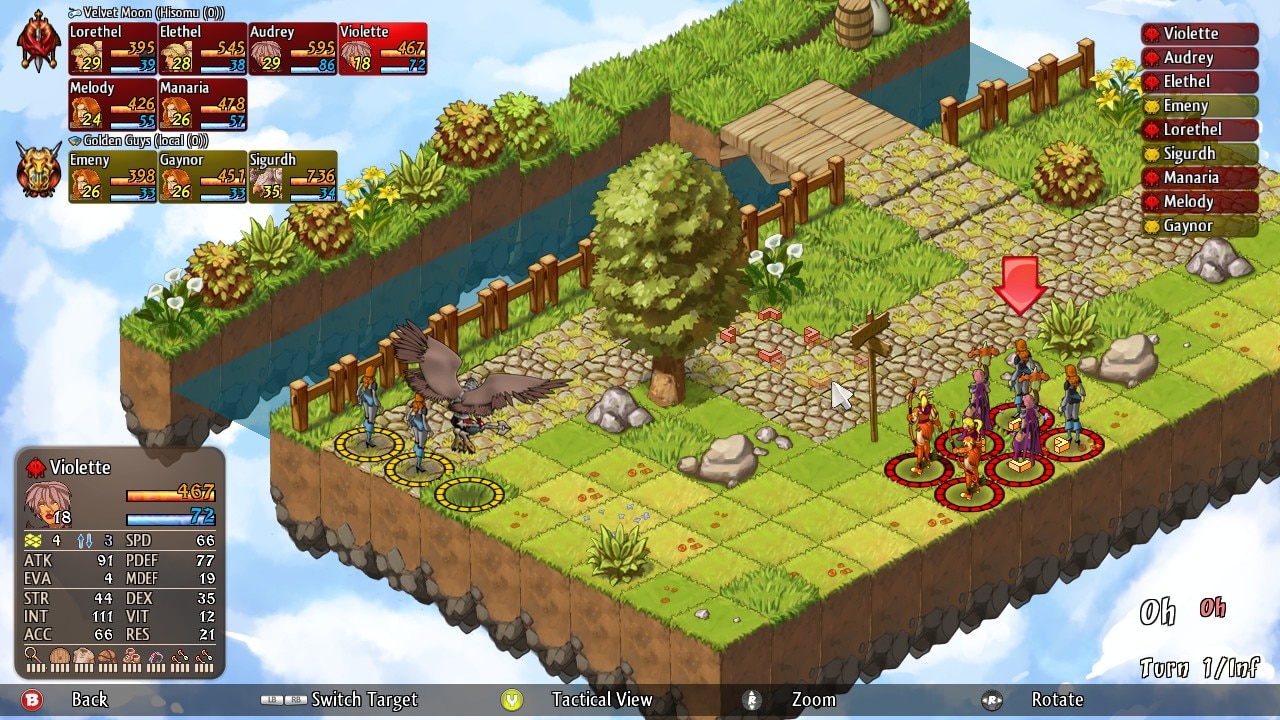Choose Sigurdh's turn order entry

point(1199,154)
